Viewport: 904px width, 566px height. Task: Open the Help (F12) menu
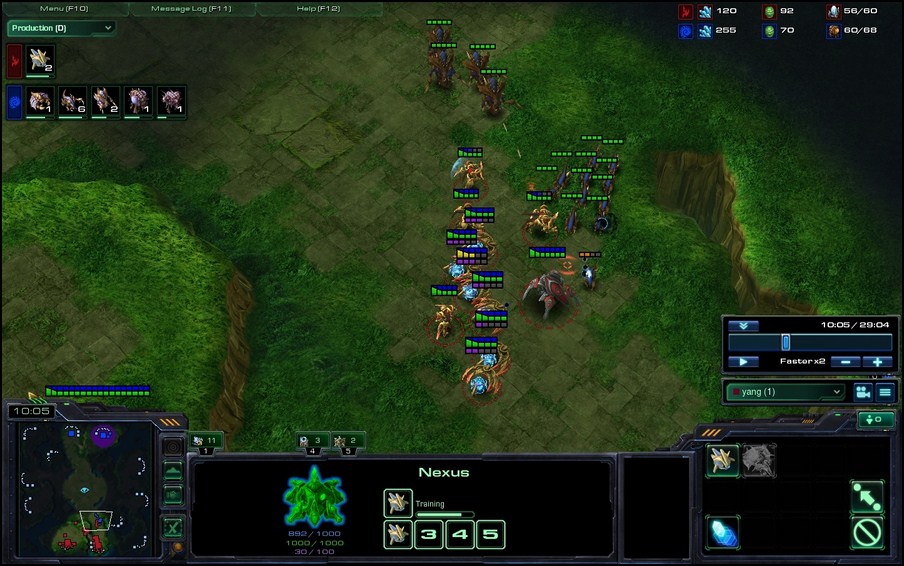click(318, 8)
